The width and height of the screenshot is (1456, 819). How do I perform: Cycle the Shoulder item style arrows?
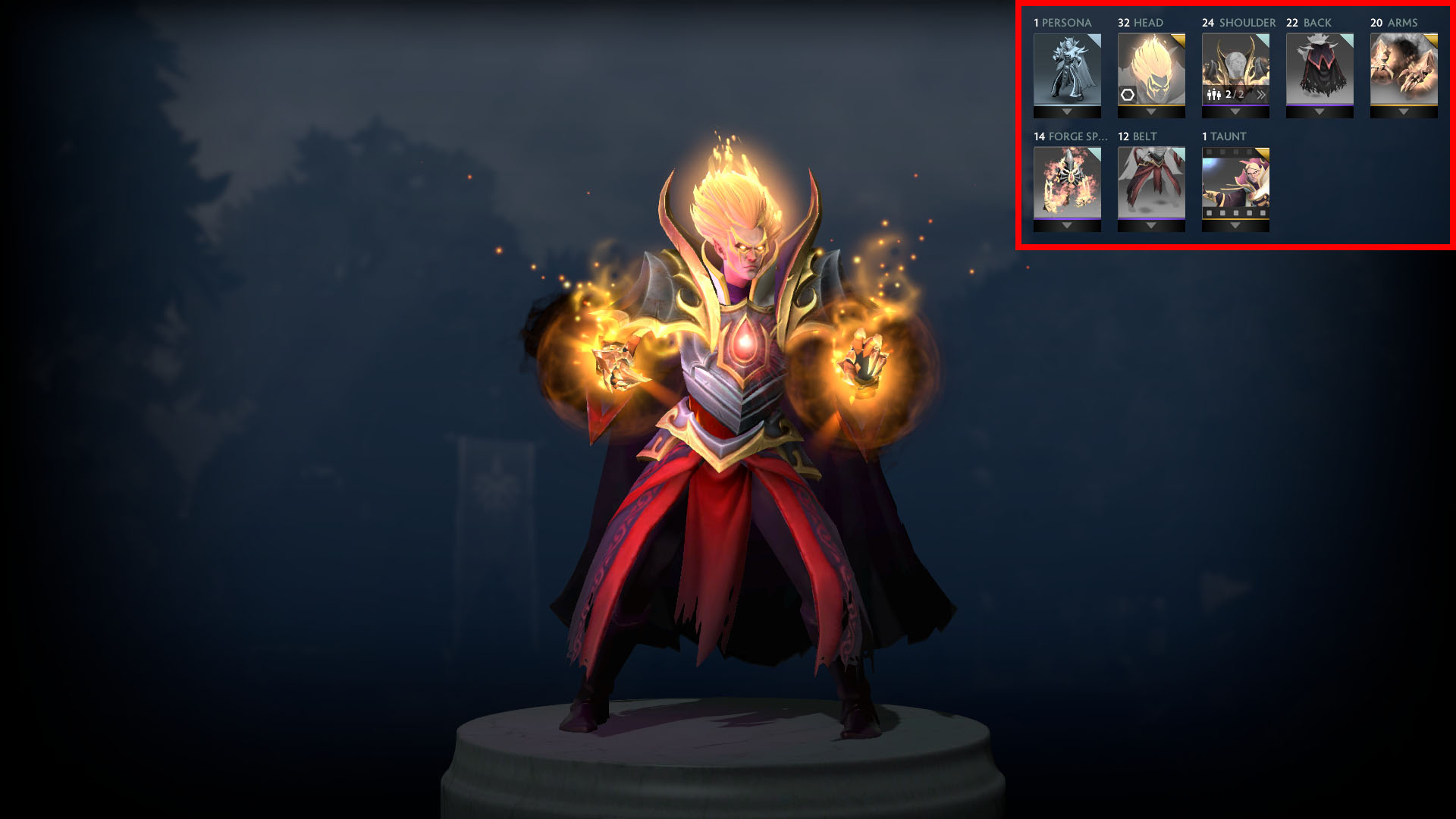tap(1260, 95)
